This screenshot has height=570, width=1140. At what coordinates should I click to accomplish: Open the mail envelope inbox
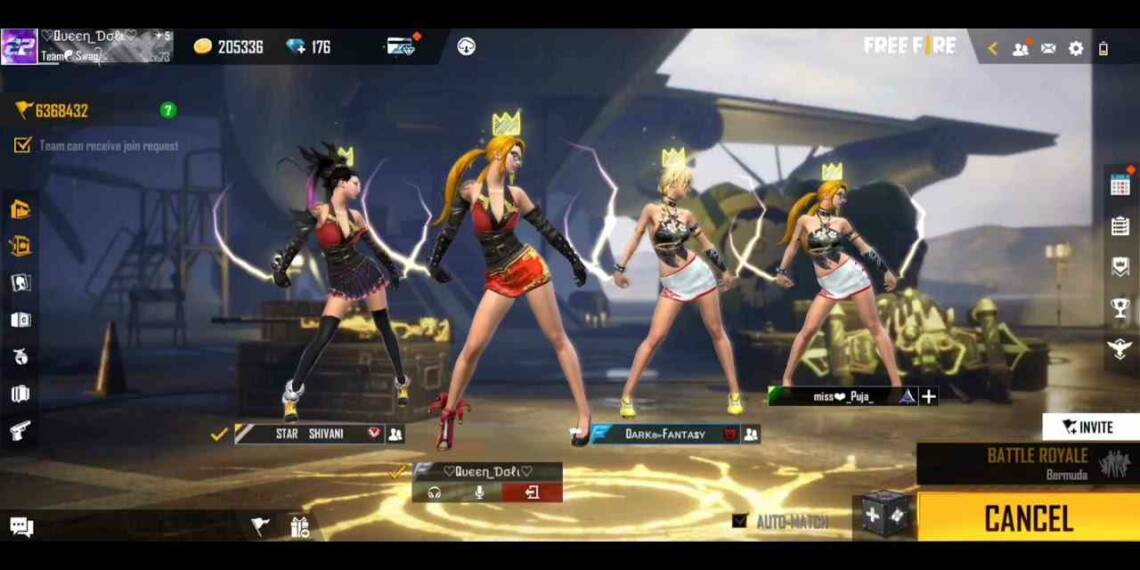tap(1048, 48)
